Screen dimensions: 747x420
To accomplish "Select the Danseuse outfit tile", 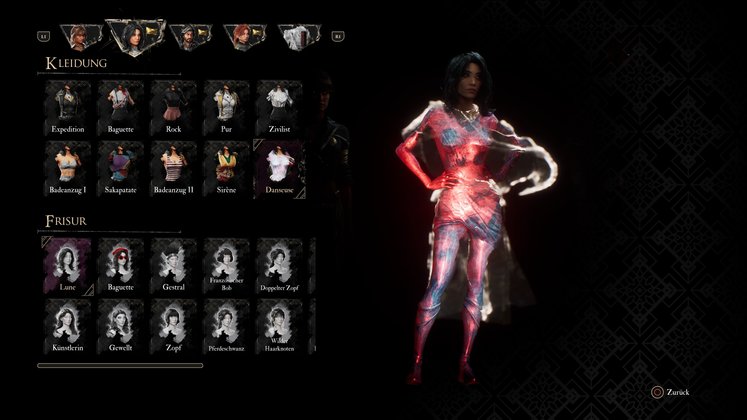I will [279, 168].
